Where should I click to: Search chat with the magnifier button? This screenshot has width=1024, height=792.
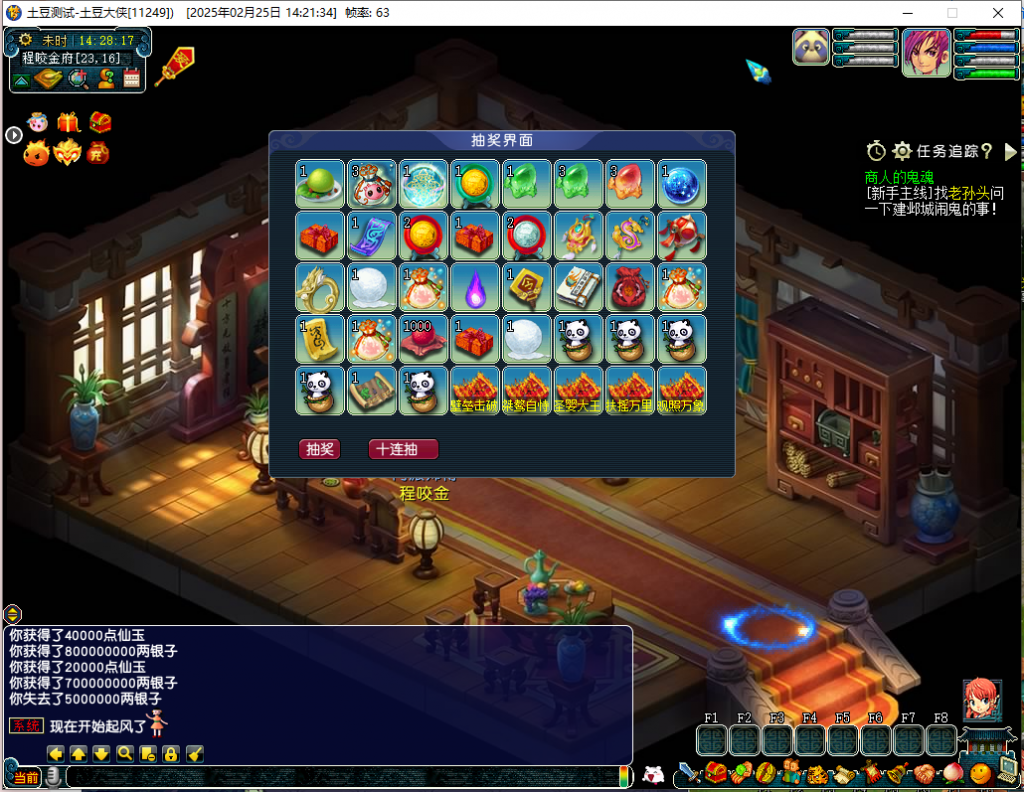(125, 754)
